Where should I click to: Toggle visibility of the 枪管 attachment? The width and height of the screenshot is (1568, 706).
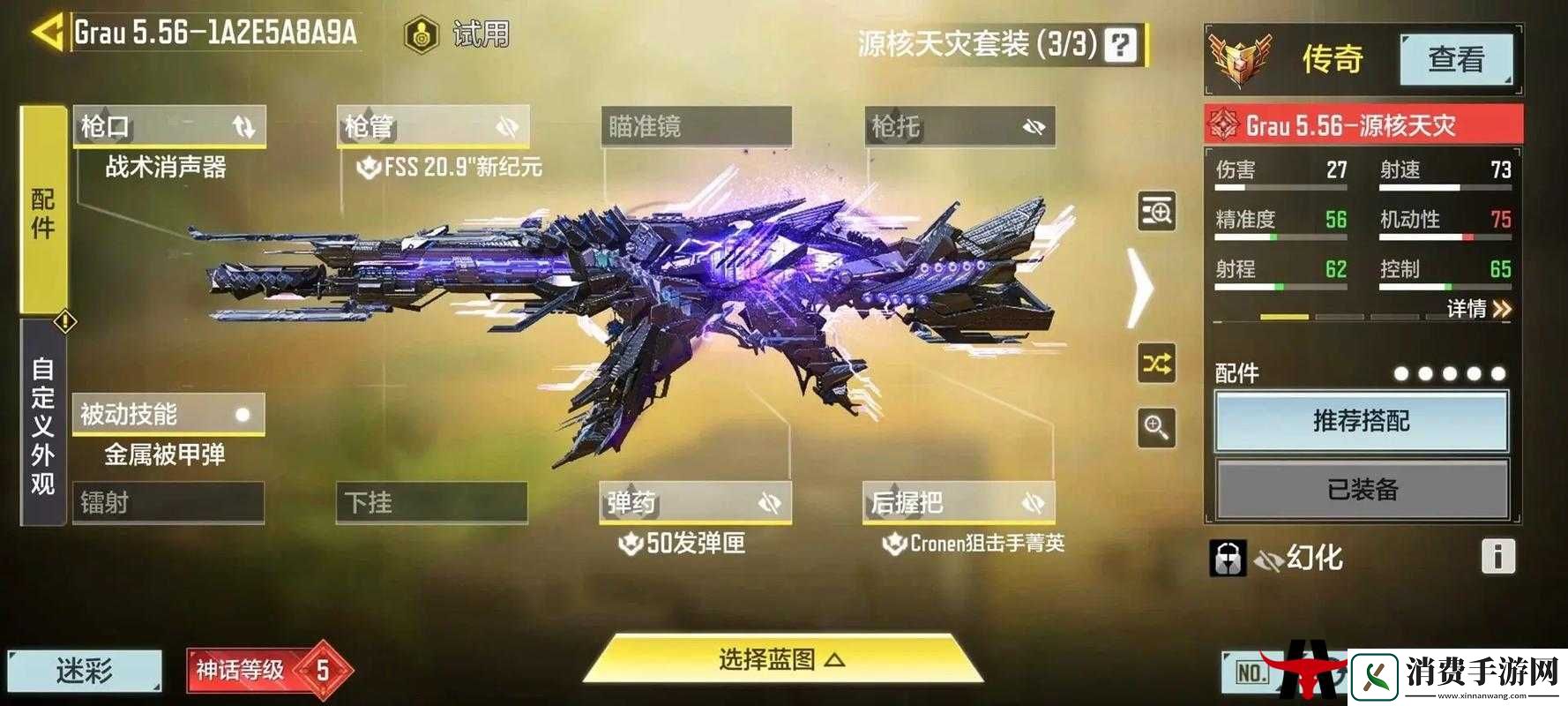tap(506, 126)
